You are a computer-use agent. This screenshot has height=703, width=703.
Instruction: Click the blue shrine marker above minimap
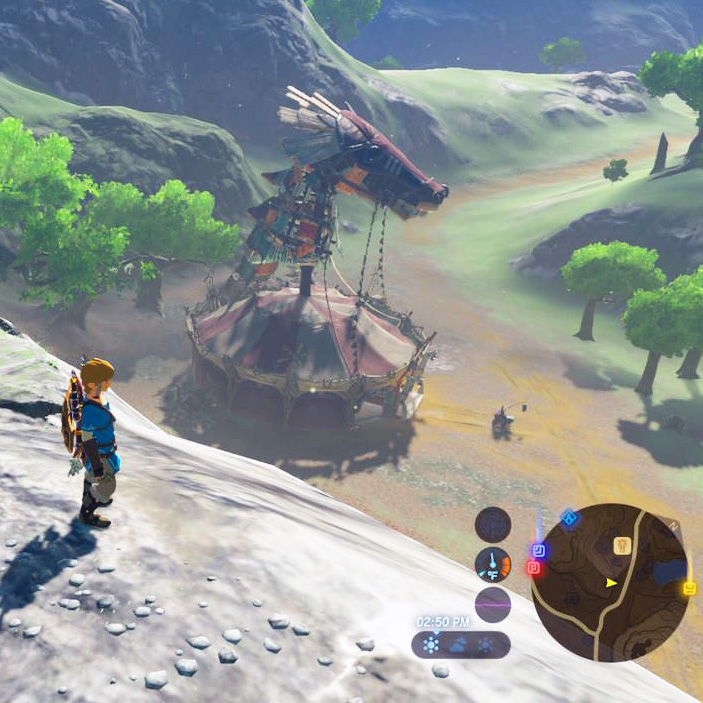(x=569, y=518)
